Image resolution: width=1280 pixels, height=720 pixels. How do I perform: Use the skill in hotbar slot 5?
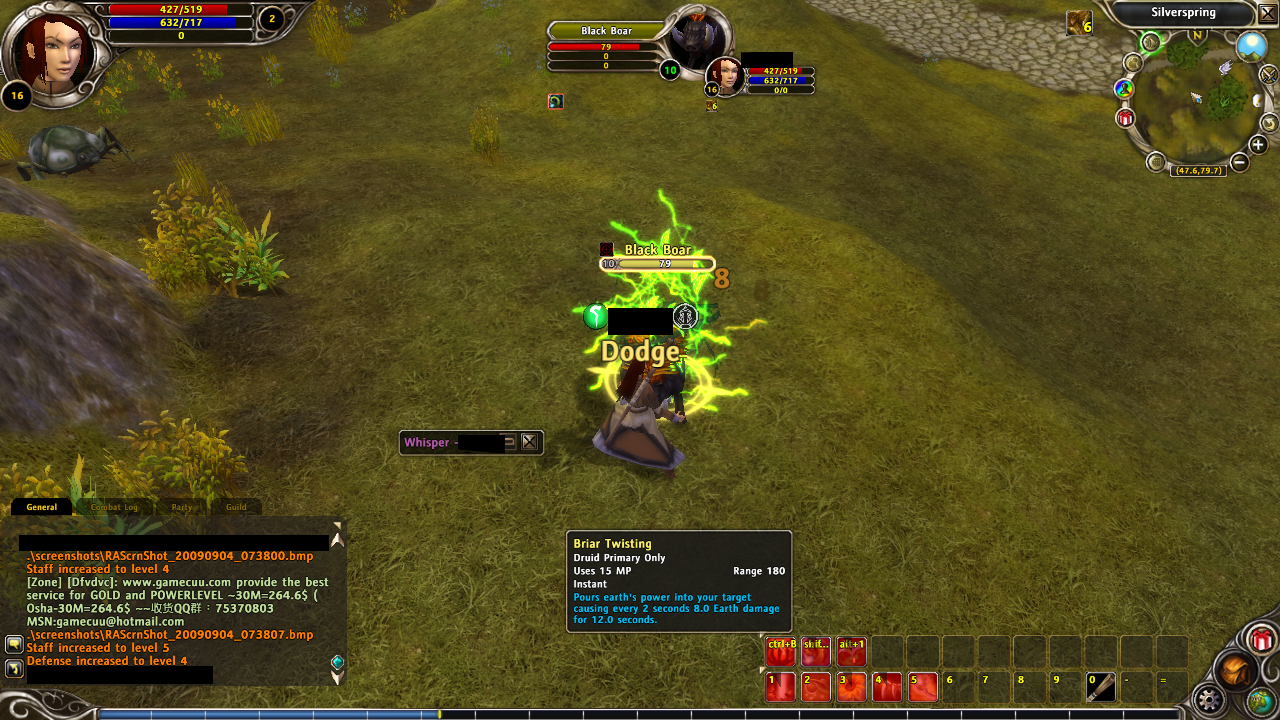922,687
